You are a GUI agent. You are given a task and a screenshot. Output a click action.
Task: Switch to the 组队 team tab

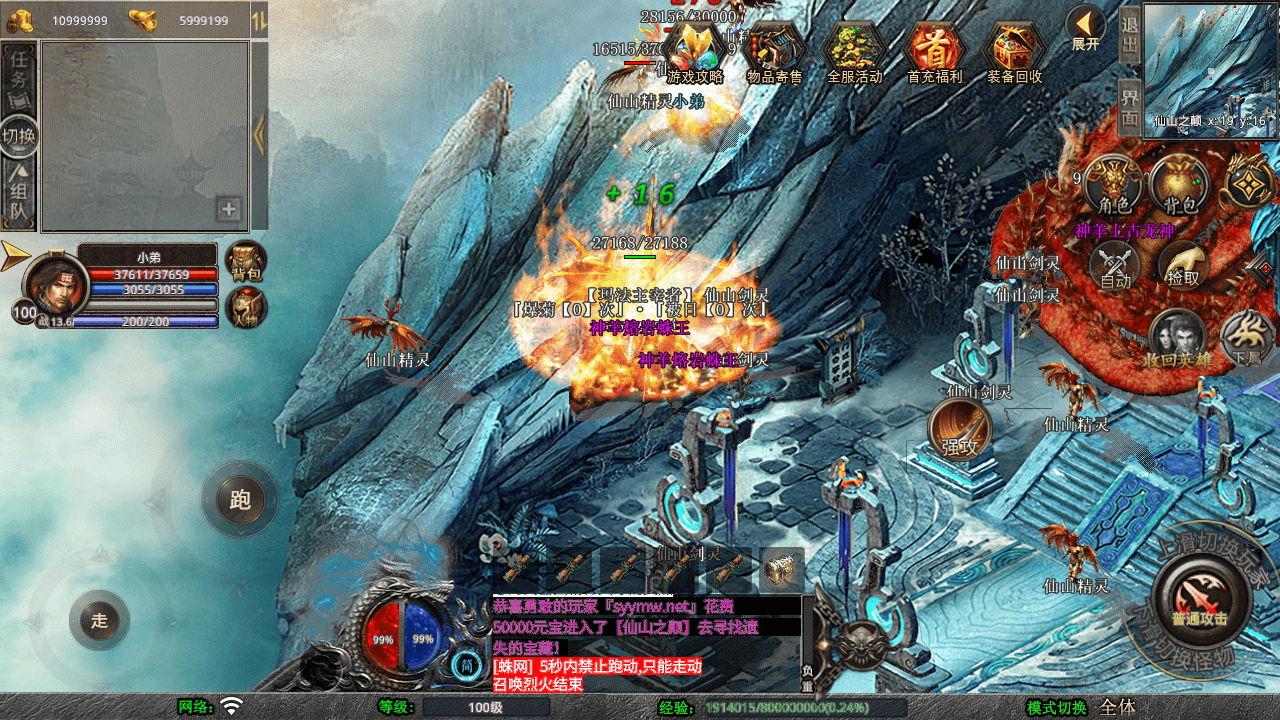tap(19, 193)
